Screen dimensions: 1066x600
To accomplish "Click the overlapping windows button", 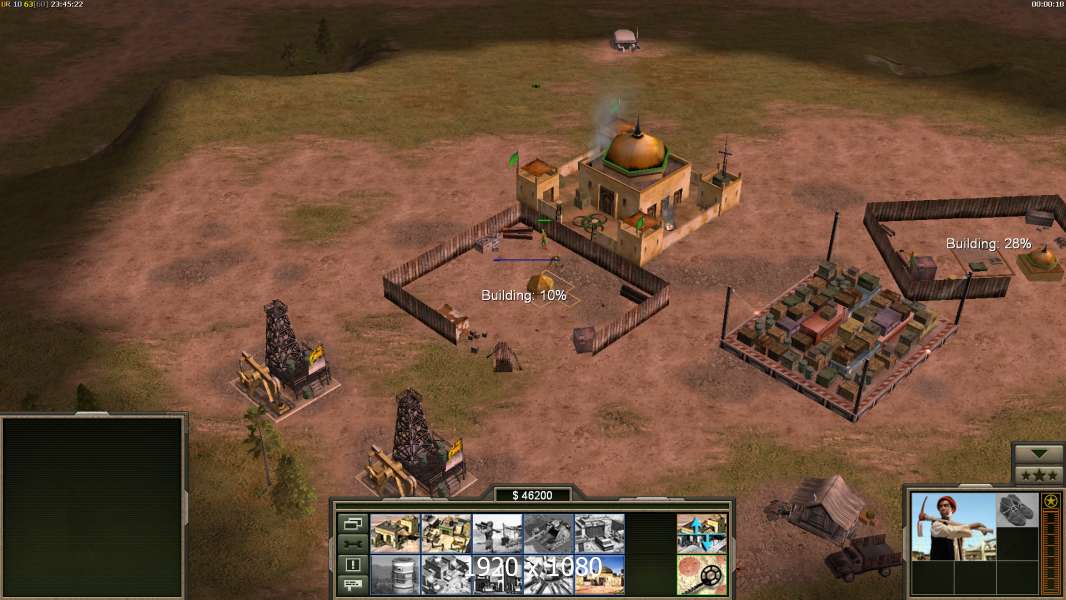I will click(352, 523).
